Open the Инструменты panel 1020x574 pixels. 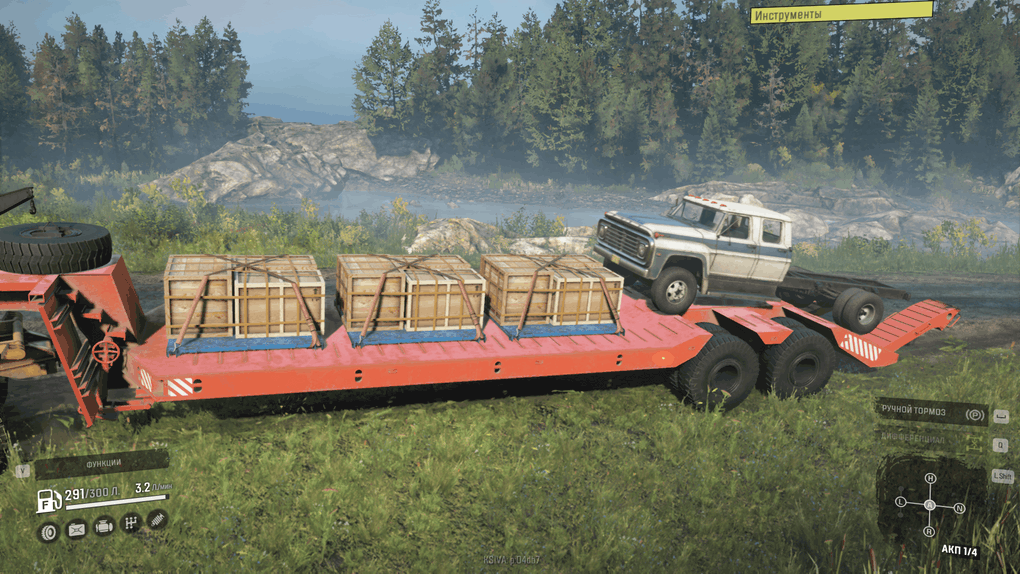[x=841, y=13]
